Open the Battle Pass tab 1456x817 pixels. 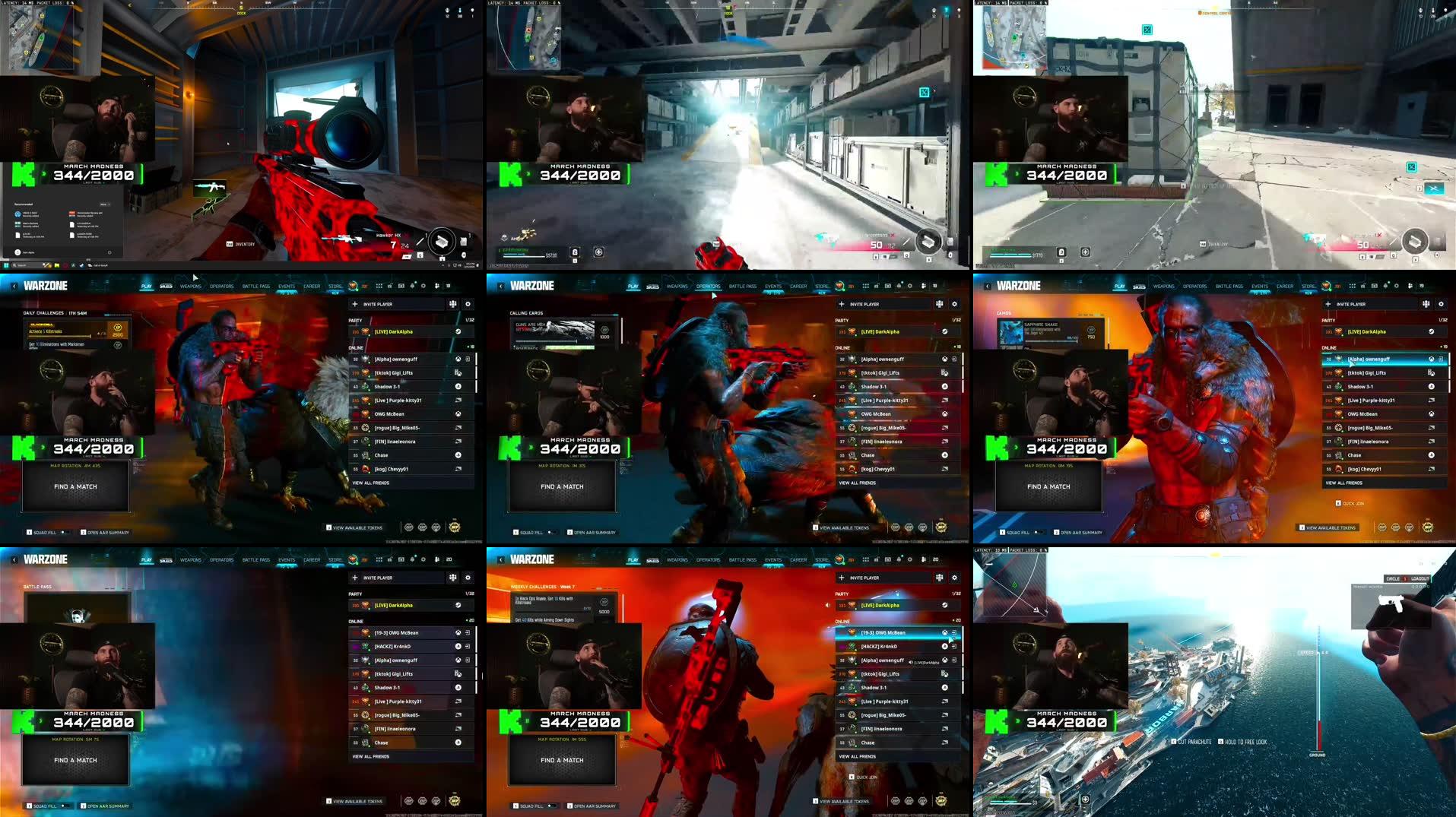[256, 286]
